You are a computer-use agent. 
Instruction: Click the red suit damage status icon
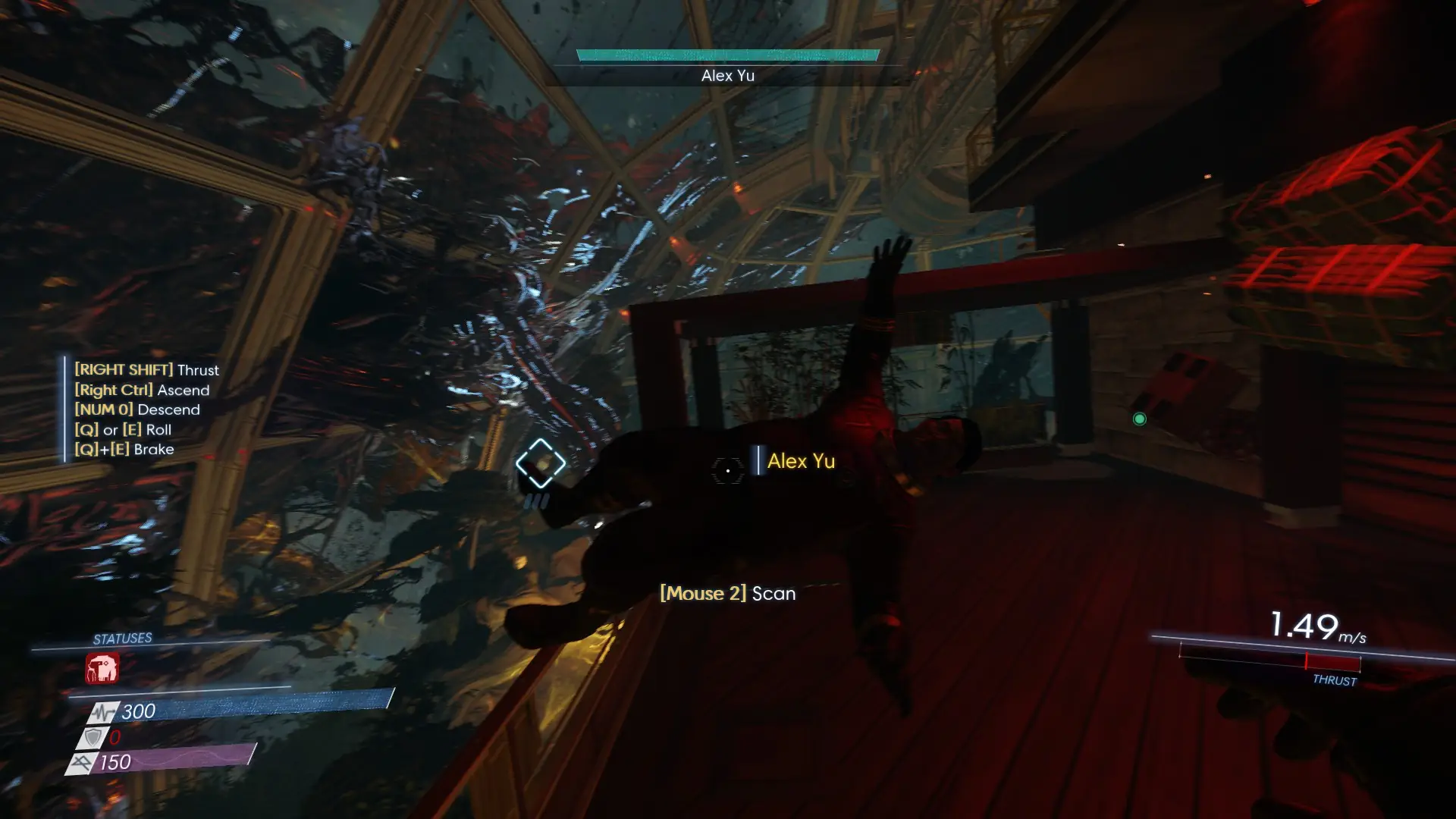(x=104, y=667)
